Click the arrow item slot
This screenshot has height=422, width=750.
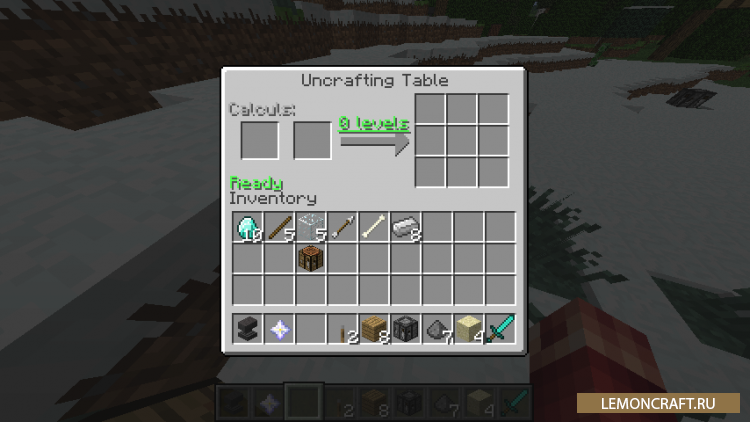343,227
